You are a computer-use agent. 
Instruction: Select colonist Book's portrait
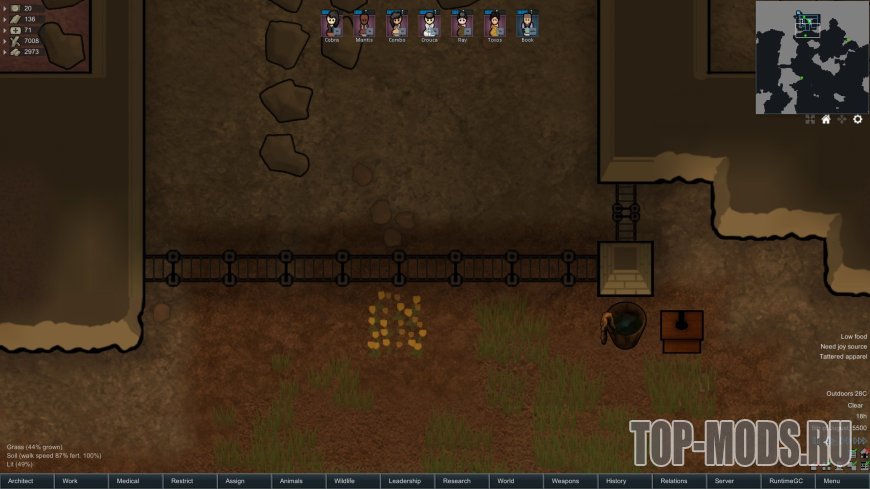coord(527,24)
